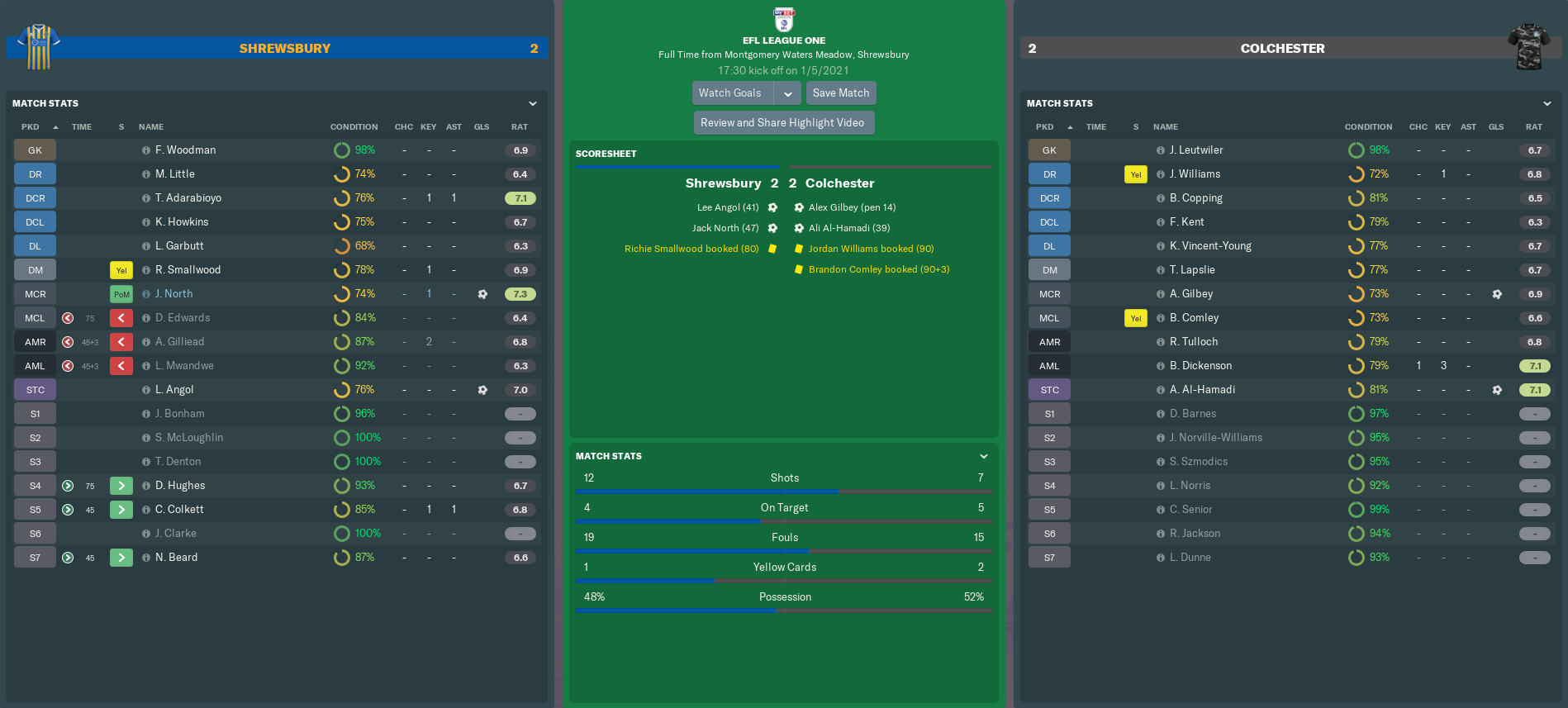Open F. Woodman's player profile

tap(185, 150)
